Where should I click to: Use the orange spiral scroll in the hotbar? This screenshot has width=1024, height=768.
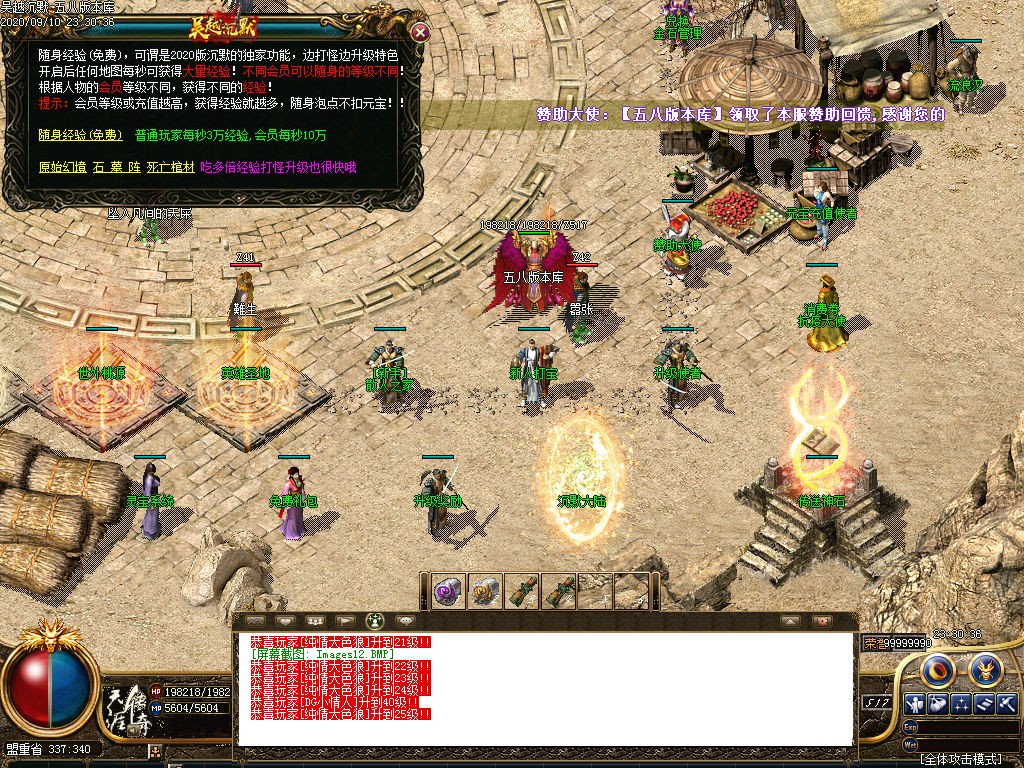(486, 591)
